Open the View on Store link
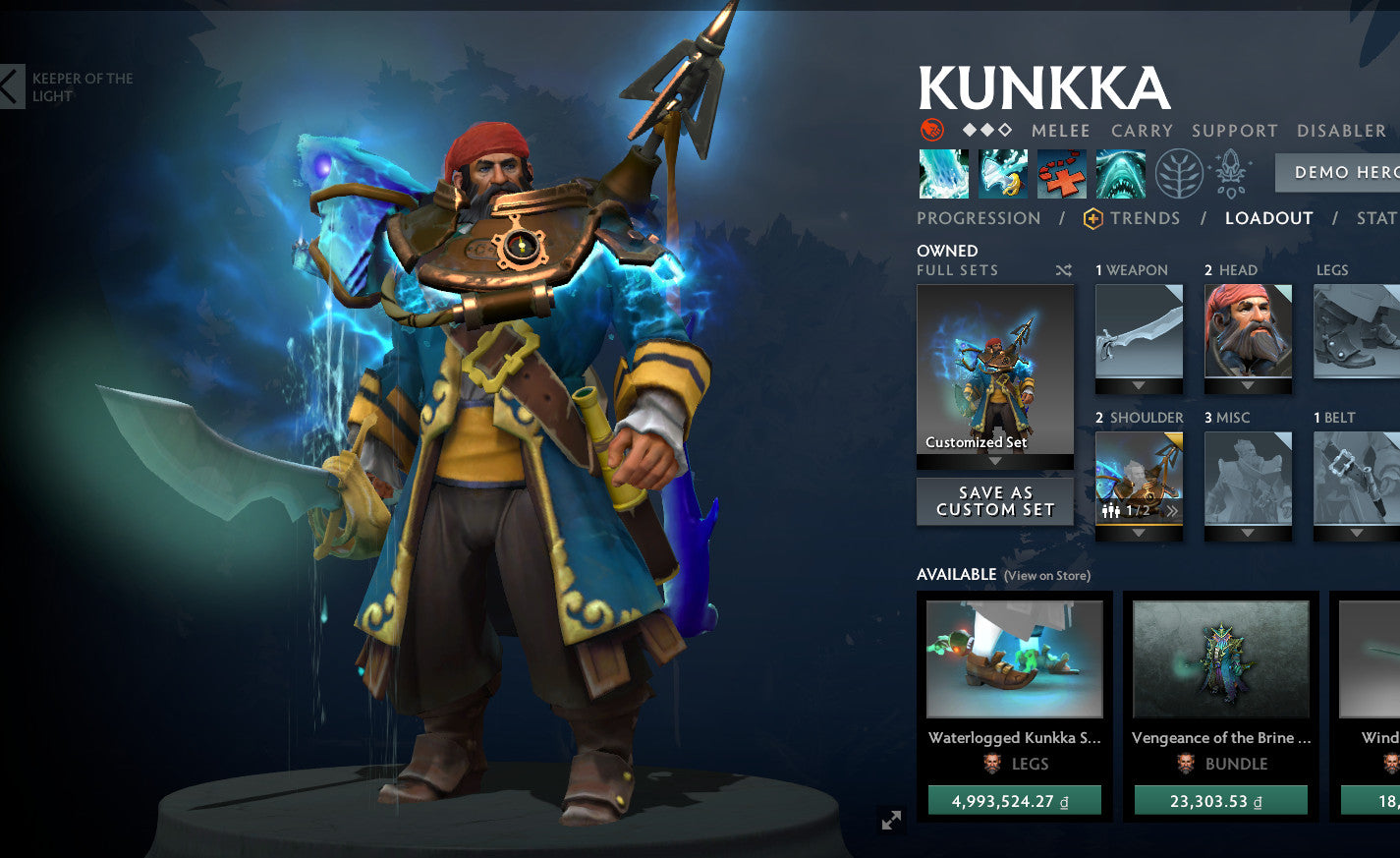This screenshot has height=858, width=1400. (x=1050, y=575)
